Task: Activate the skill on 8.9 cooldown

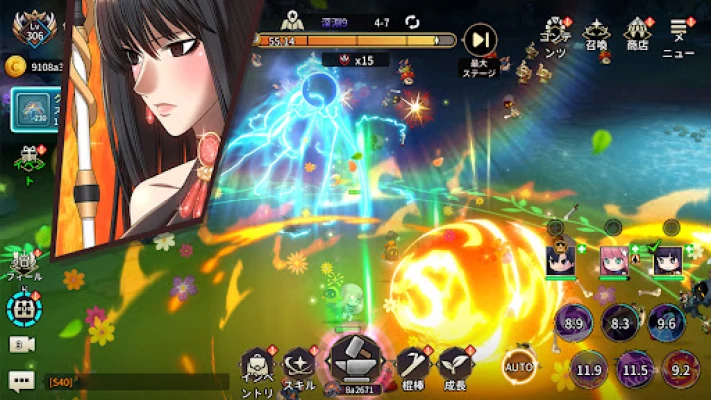Action: tap(574, 323)
